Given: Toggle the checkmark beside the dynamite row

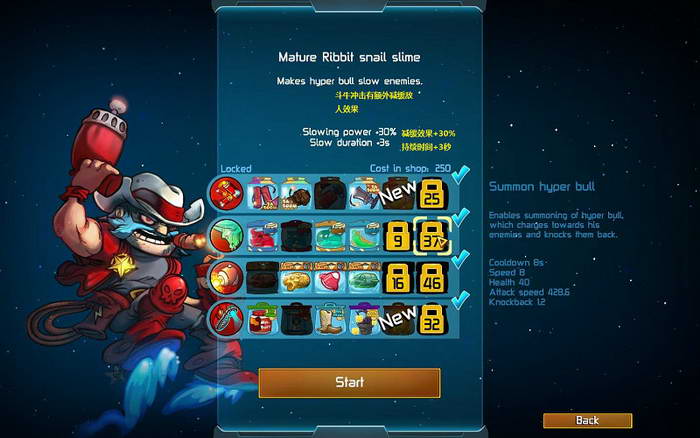Looking at the screenshot, I should pyautogui.click(x=461, y=176).
